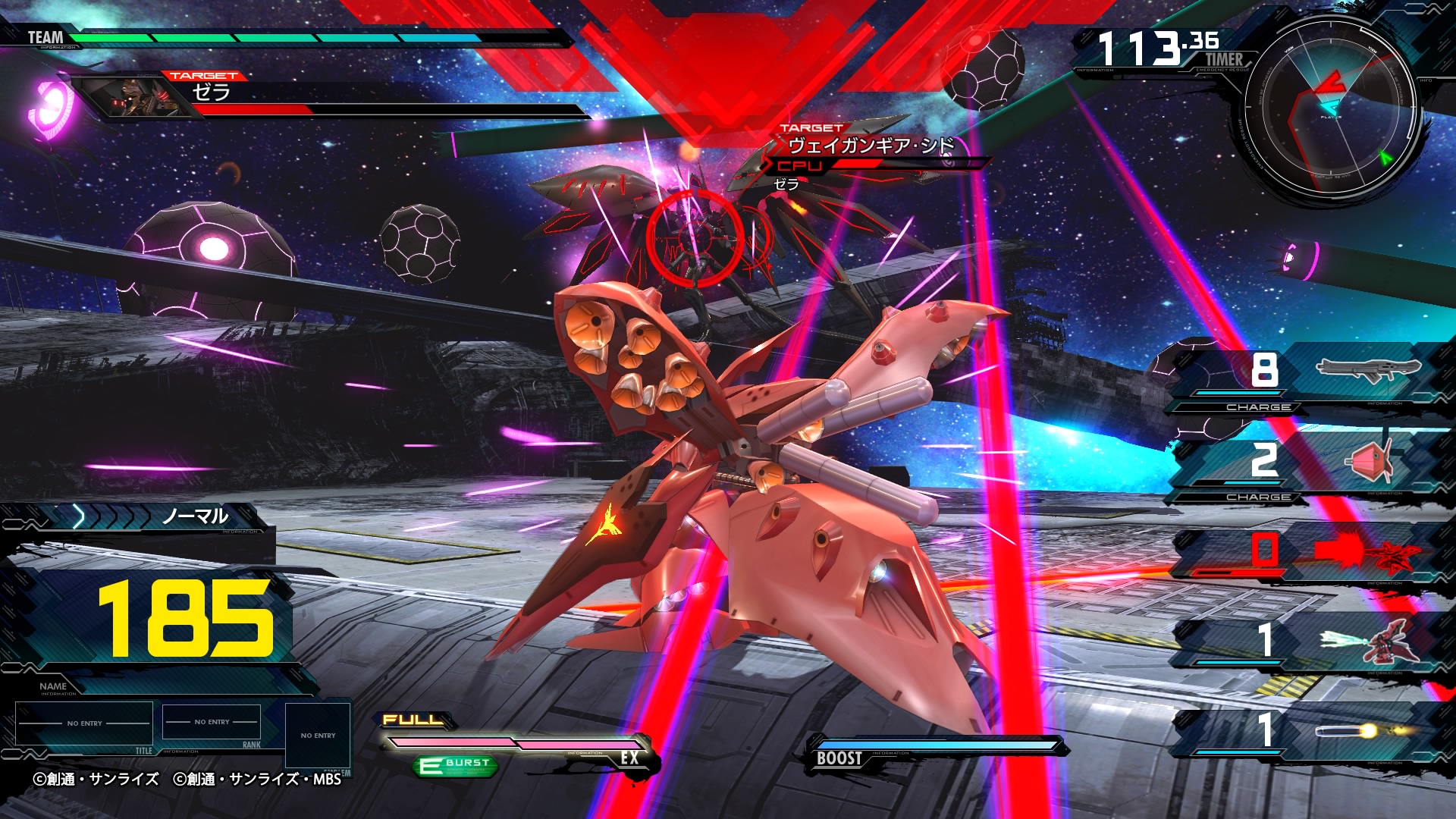
Task: Activate the green E Burst icon
Action: pos(457,765)
